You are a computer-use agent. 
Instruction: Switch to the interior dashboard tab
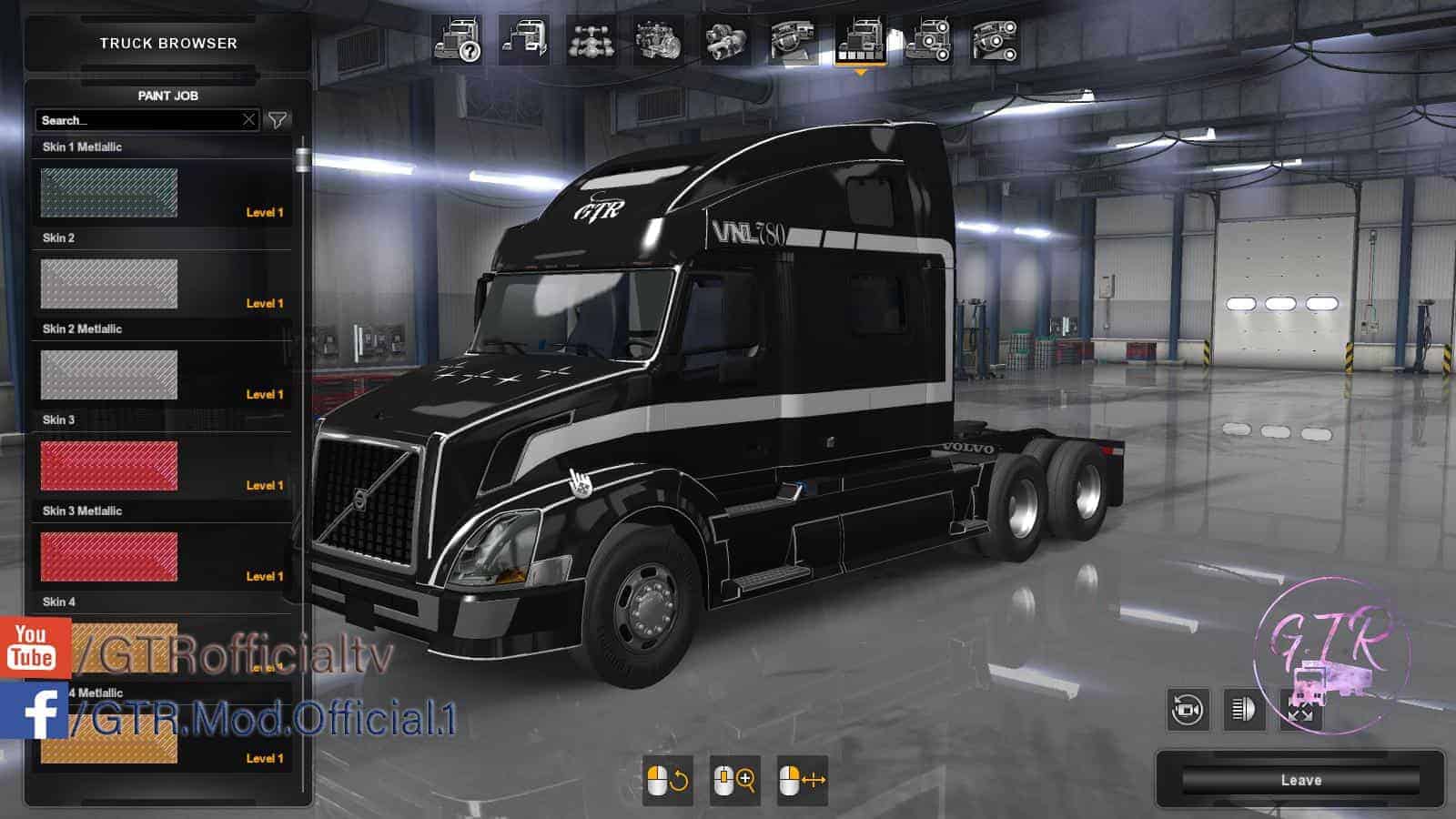click(793, 41)
